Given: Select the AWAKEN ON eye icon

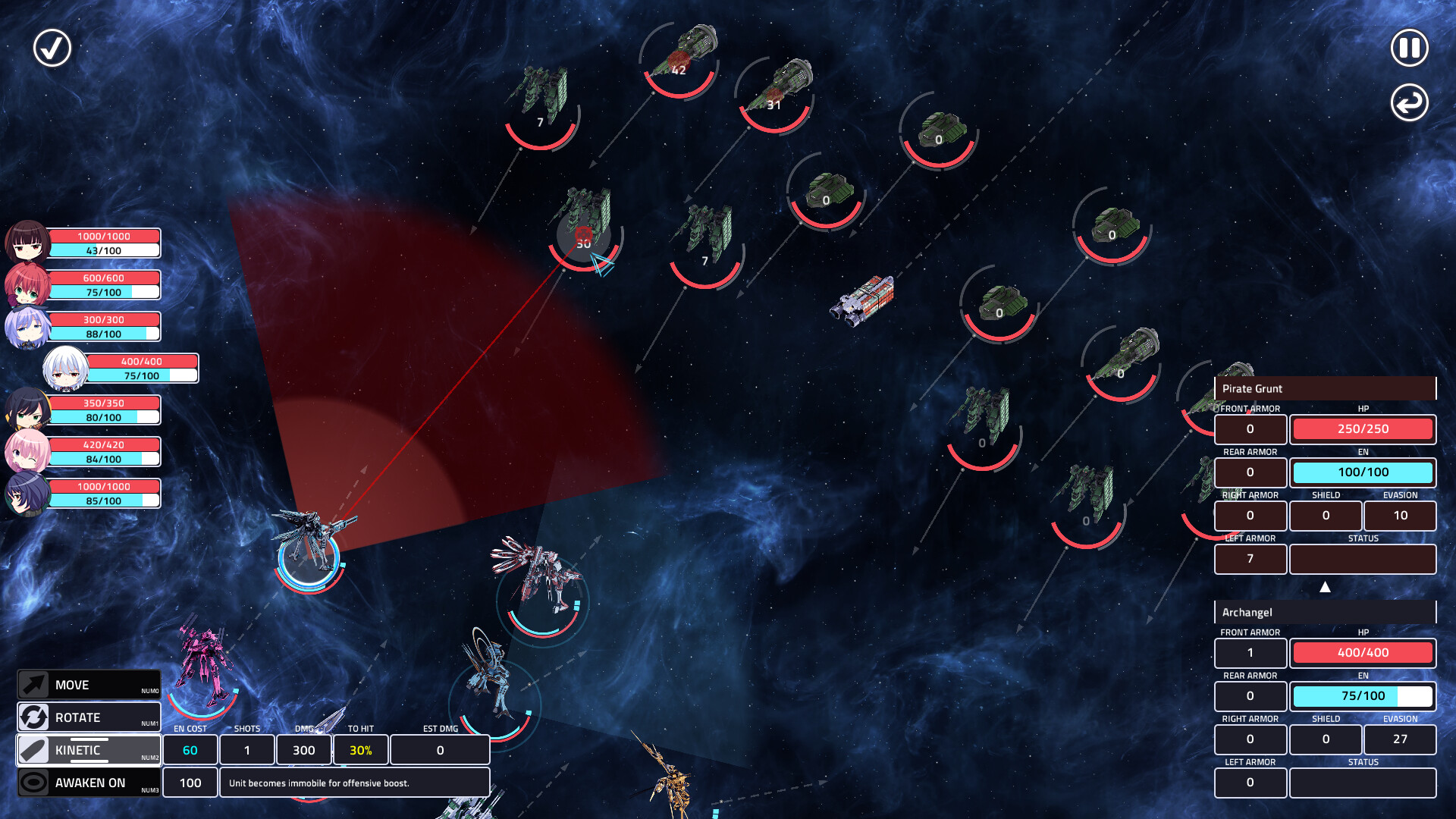Looking at the screenshot, I should tap(33, 783).
